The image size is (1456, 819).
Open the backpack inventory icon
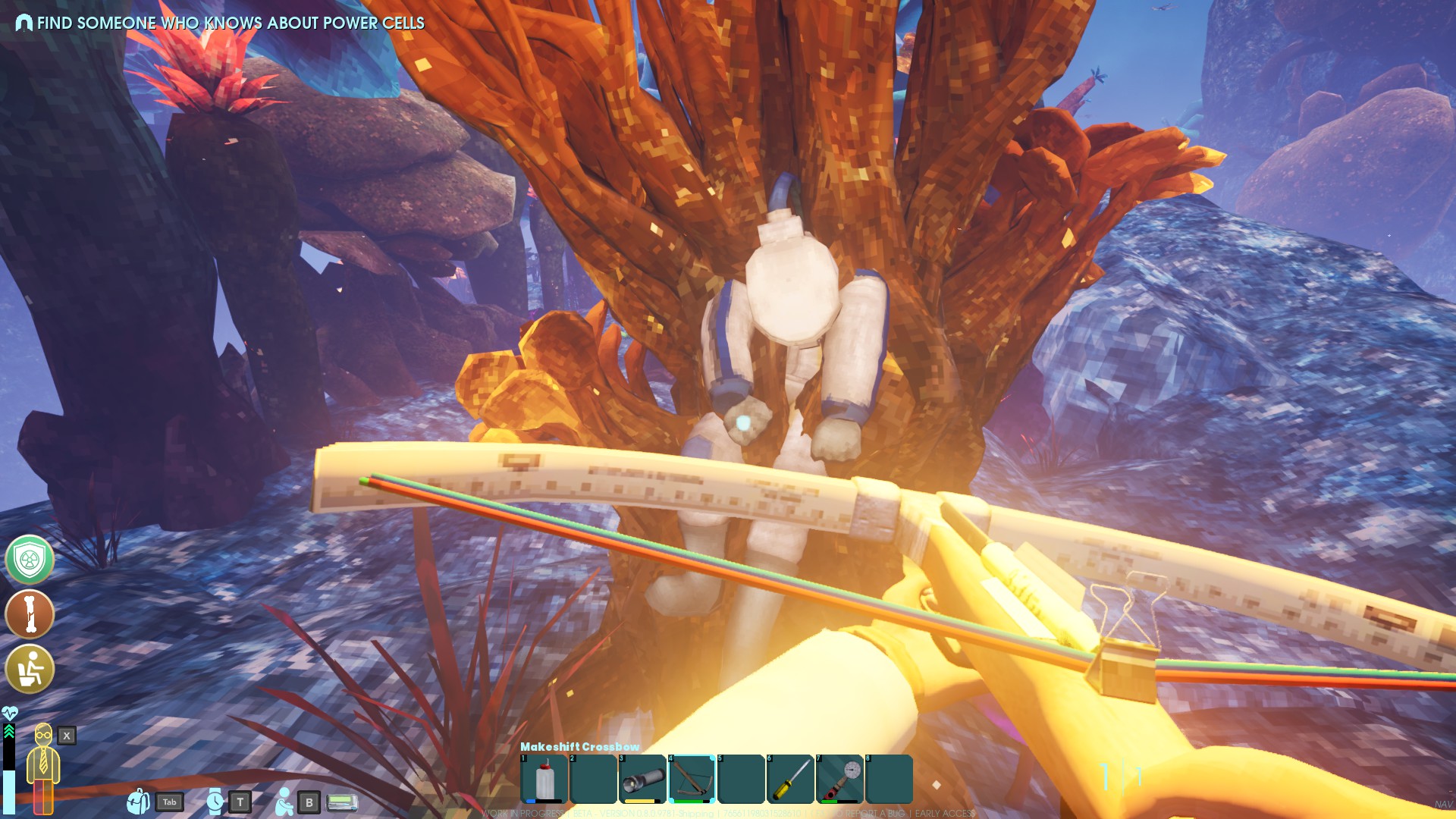tap(138, 802)
